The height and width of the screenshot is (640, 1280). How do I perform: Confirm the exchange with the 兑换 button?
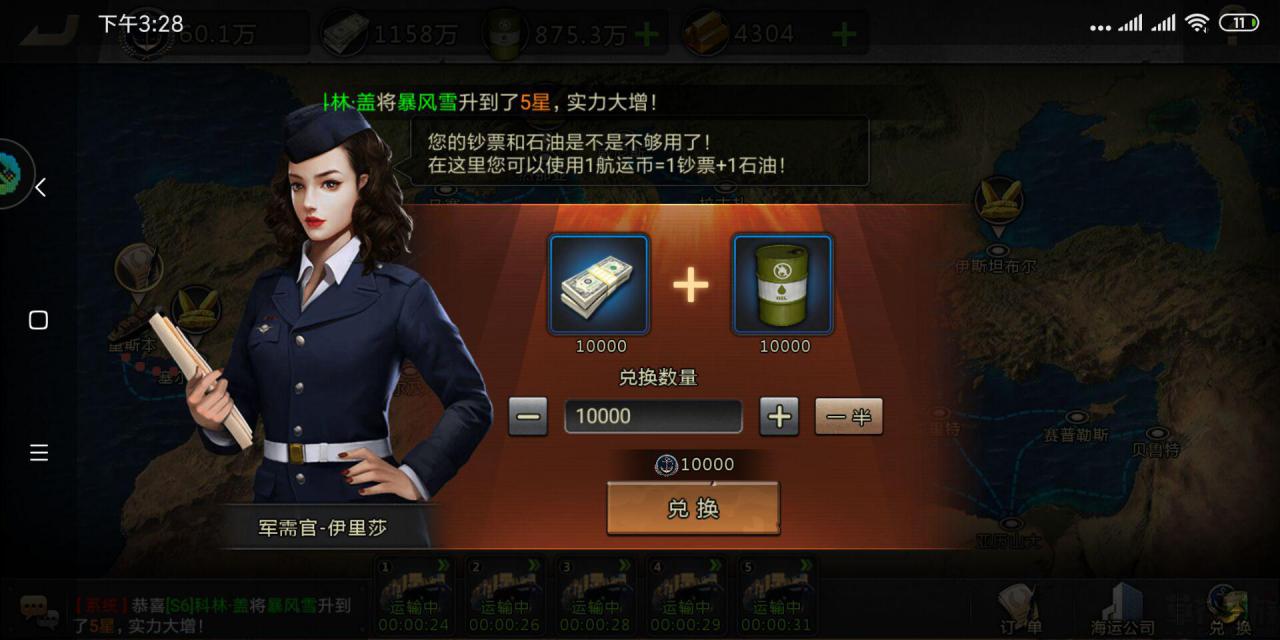693,509
